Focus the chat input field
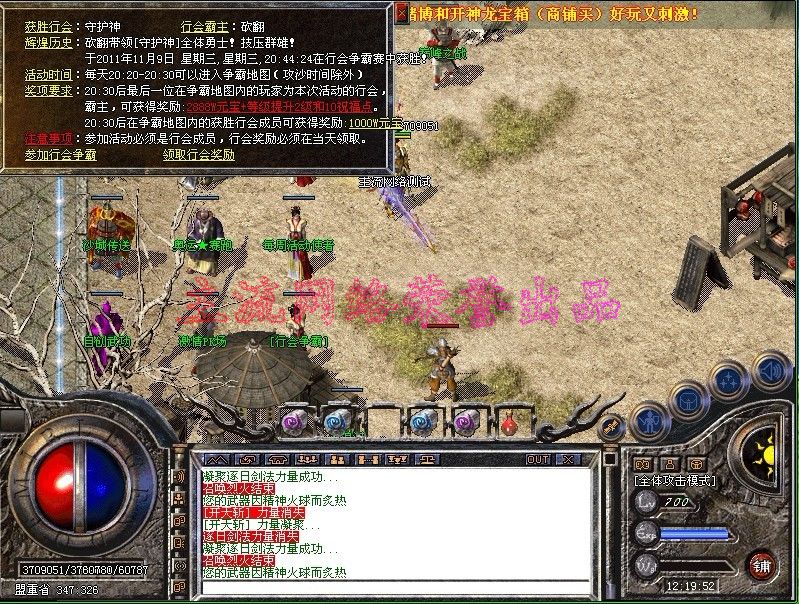 pyautogui.click(x=390, y=588)
